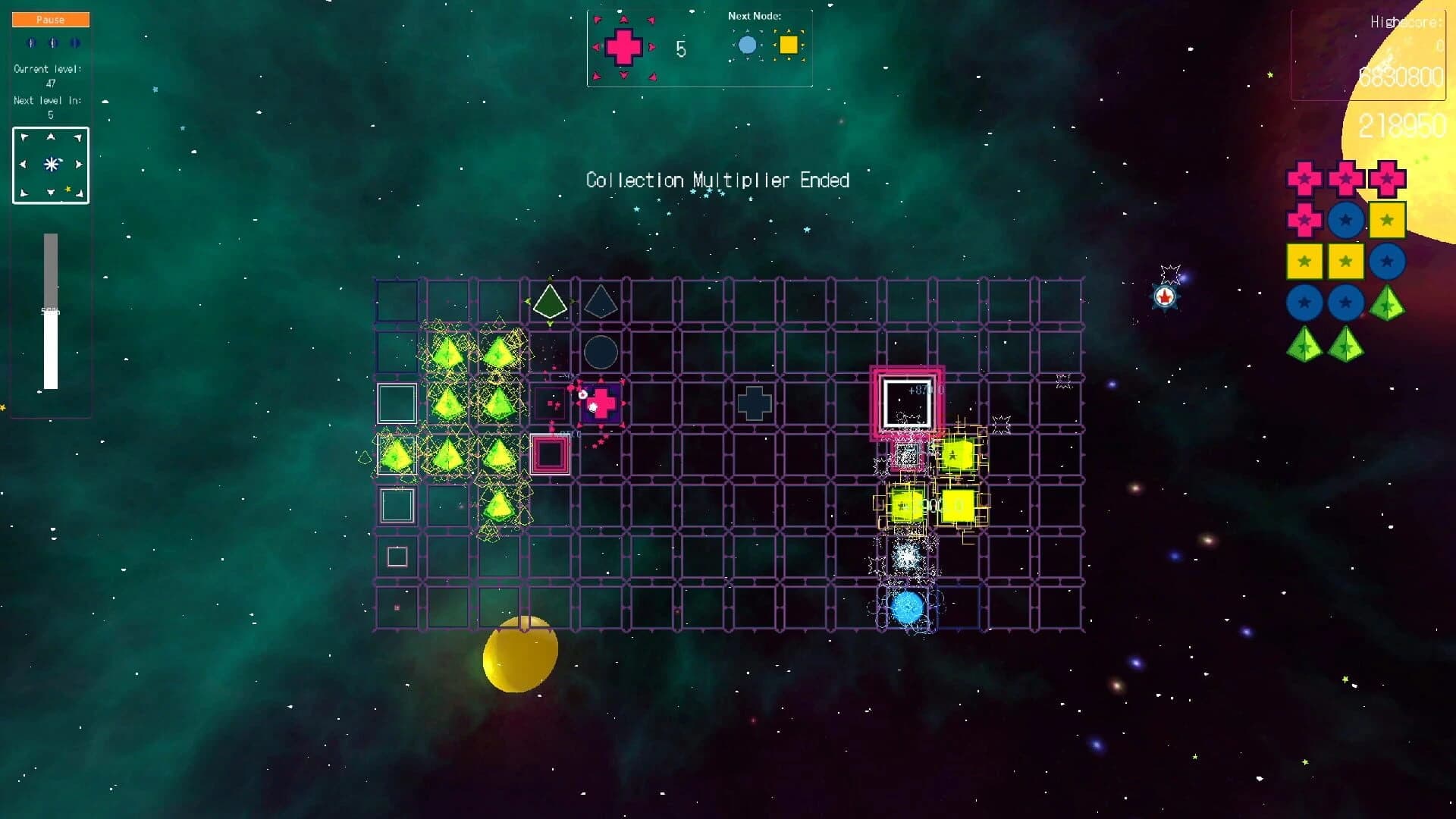This screenshot has height=819, width=1456.
Task: Select the blue circle node in the Next Node preview
Action: [x=749, y=46]
